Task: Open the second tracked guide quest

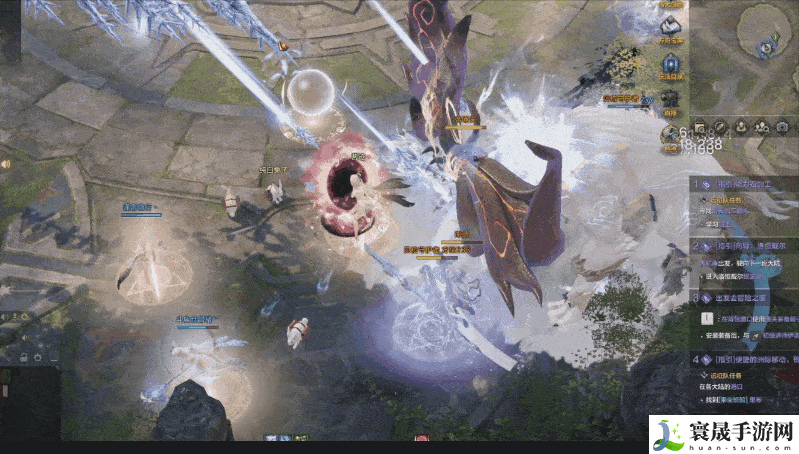Action: (745, 244)
